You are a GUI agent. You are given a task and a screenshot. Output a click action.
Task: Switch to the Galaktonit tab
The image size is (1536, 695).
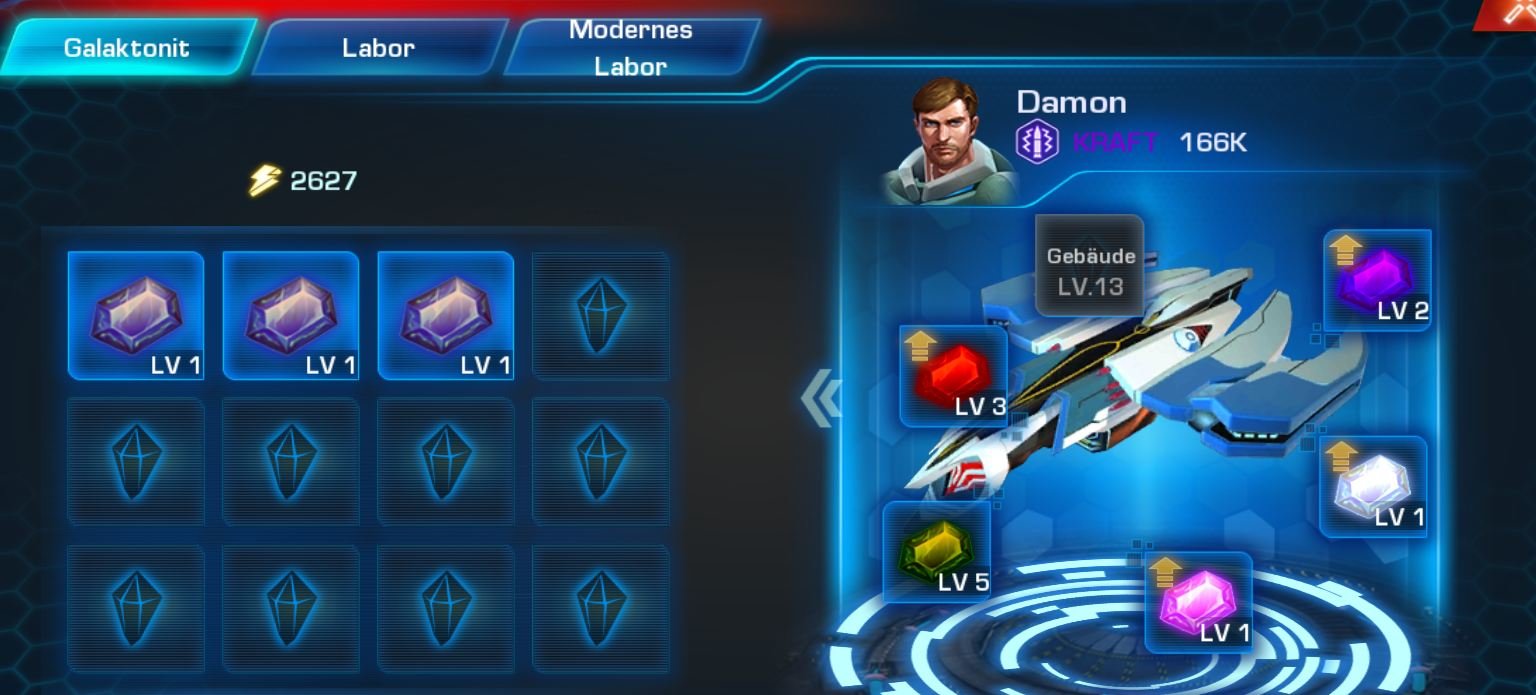[x=126, y=47]
